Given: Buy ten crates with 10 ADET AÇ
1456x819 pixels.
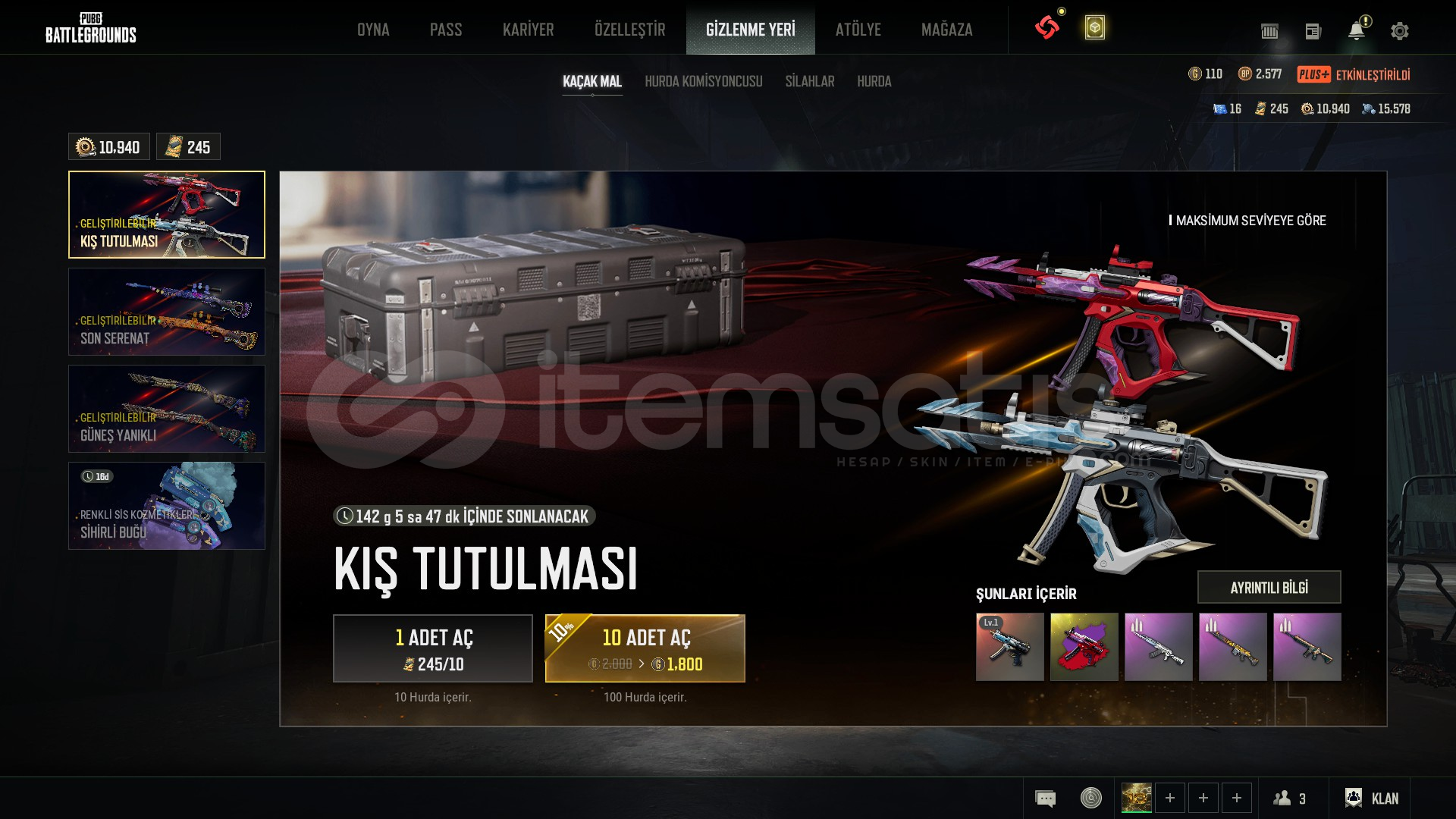Looking at the screenshot, I should [x=645, y=648].
